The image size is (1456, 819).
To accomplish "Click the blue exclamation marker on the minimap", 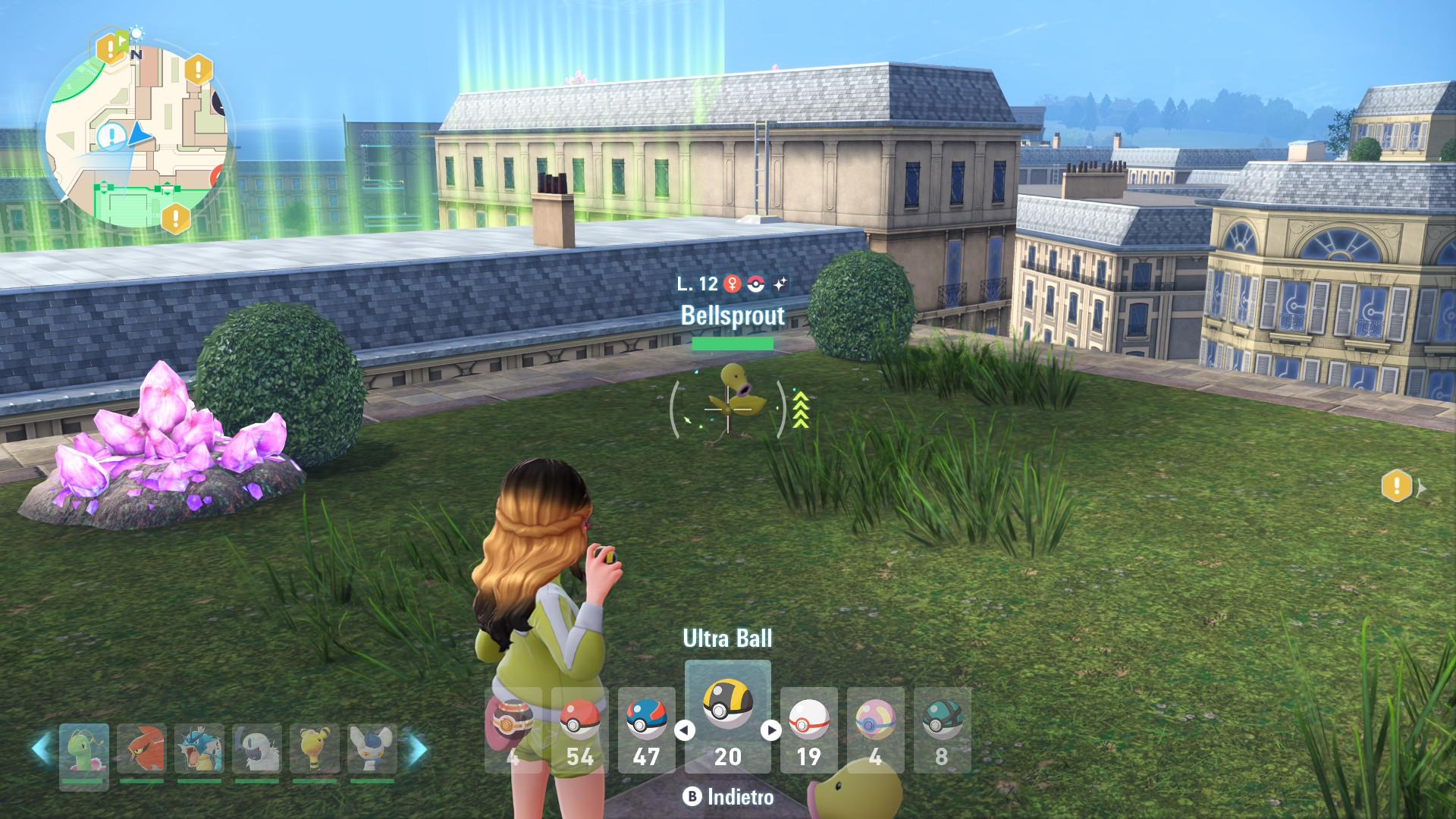I will [112, 136].
